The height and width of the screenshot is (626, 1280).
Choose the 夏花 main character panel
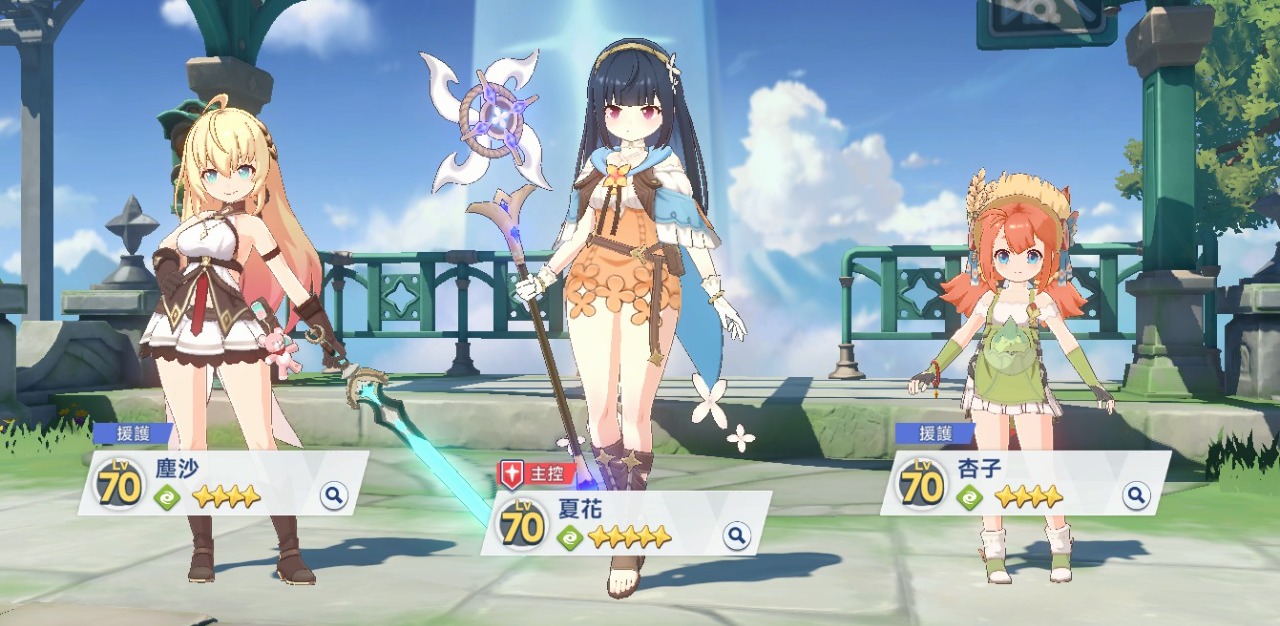pos(625,523)
